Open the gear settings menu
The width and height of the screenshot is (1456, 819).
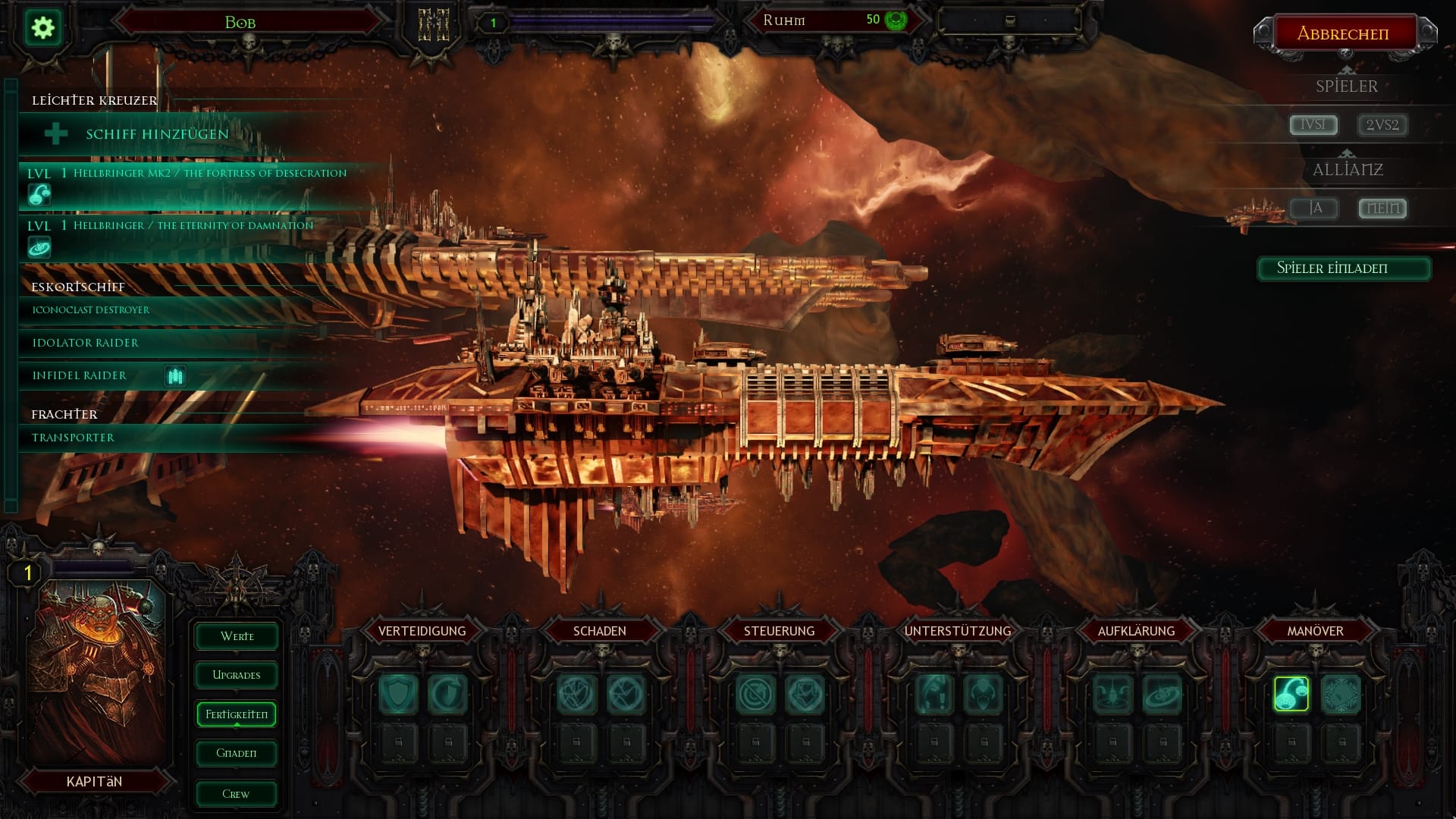pyautogui.click(x=43, y=28)
